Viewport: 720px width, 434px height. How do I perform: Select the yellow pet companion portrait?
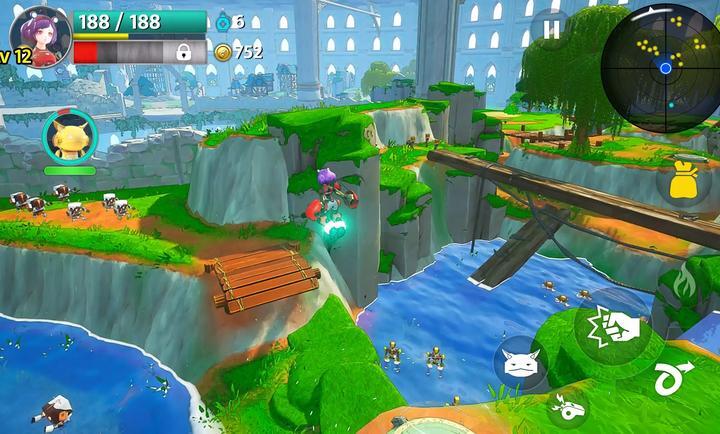[x=70, y=137]
